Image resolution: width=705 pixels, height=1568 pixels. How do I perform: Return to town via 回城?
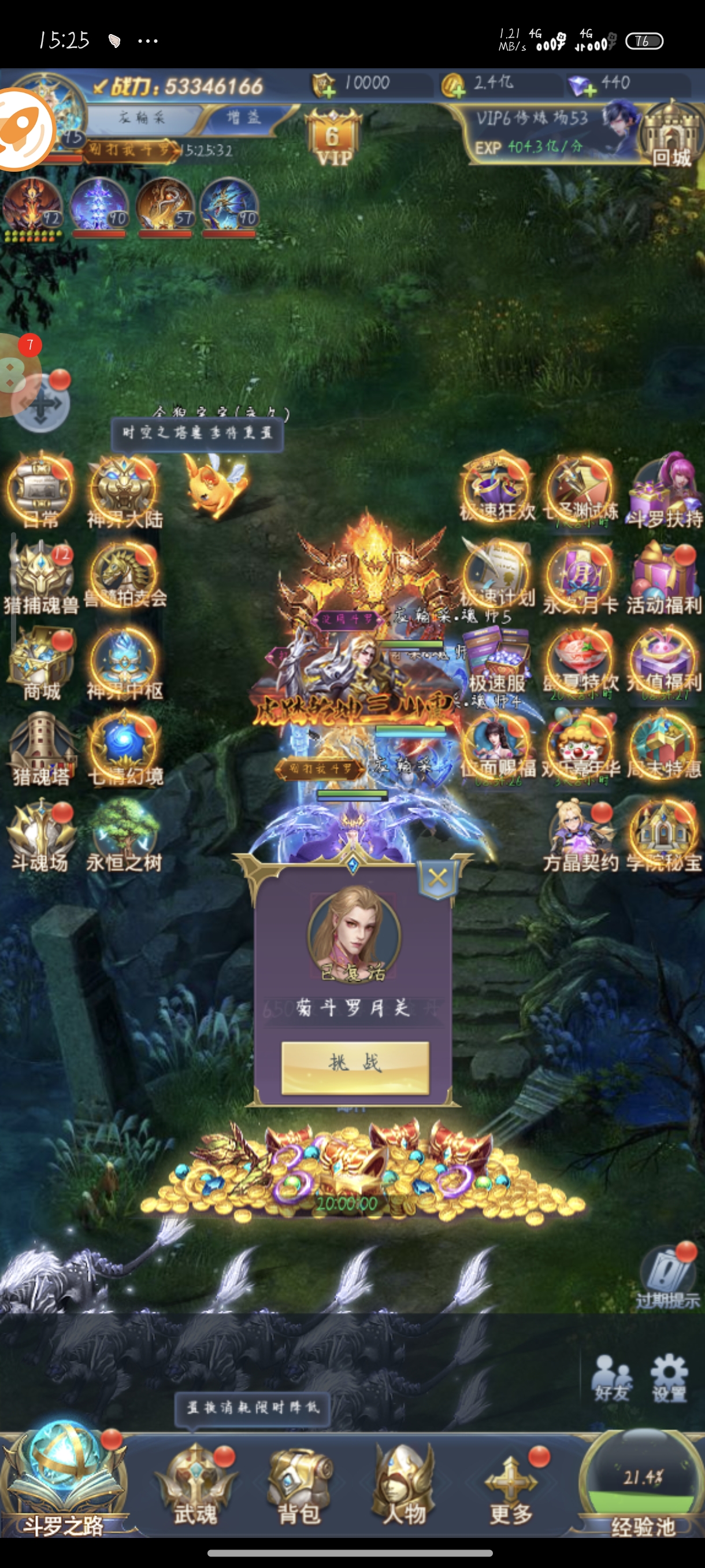click(x=670, y=138)
